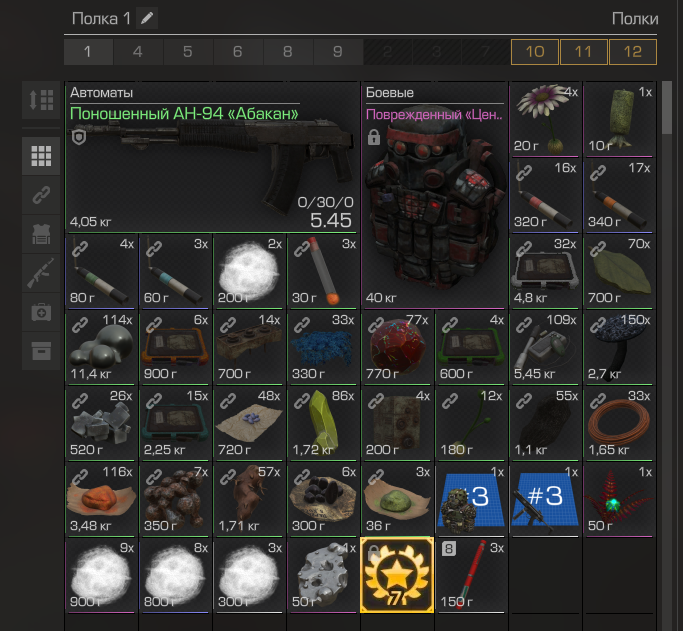This screenshot has height=631, width=683.
Task: Choose the red spiky artifact
Action: (x=620, y=498)
